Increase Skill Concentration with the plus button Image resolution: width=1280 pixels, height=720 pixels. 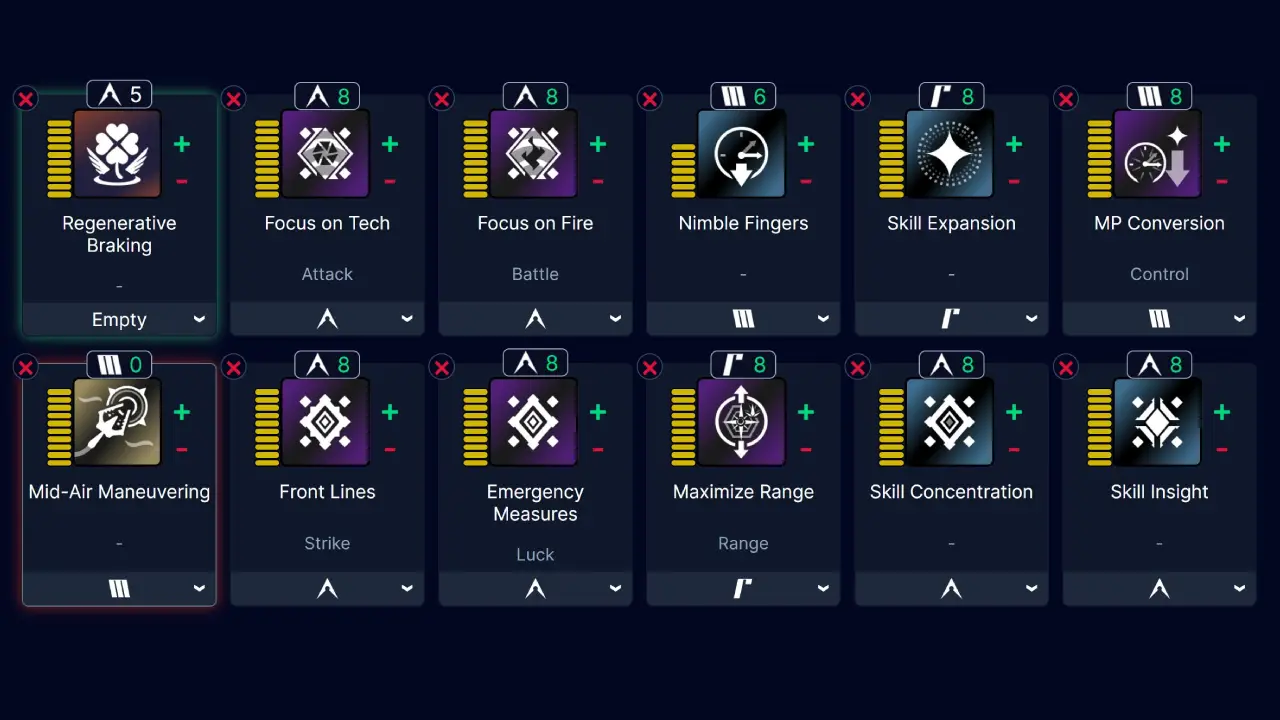(x=1014, y=411)
